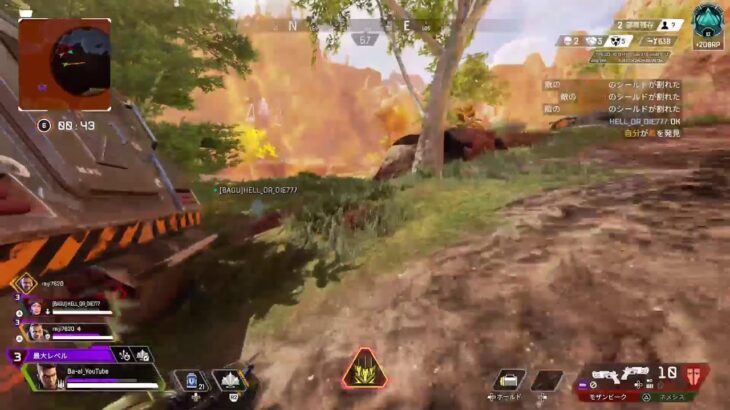730x410 pixels.
Task: Click the gold champion squad badge
Action: click(x=23, y=283)
